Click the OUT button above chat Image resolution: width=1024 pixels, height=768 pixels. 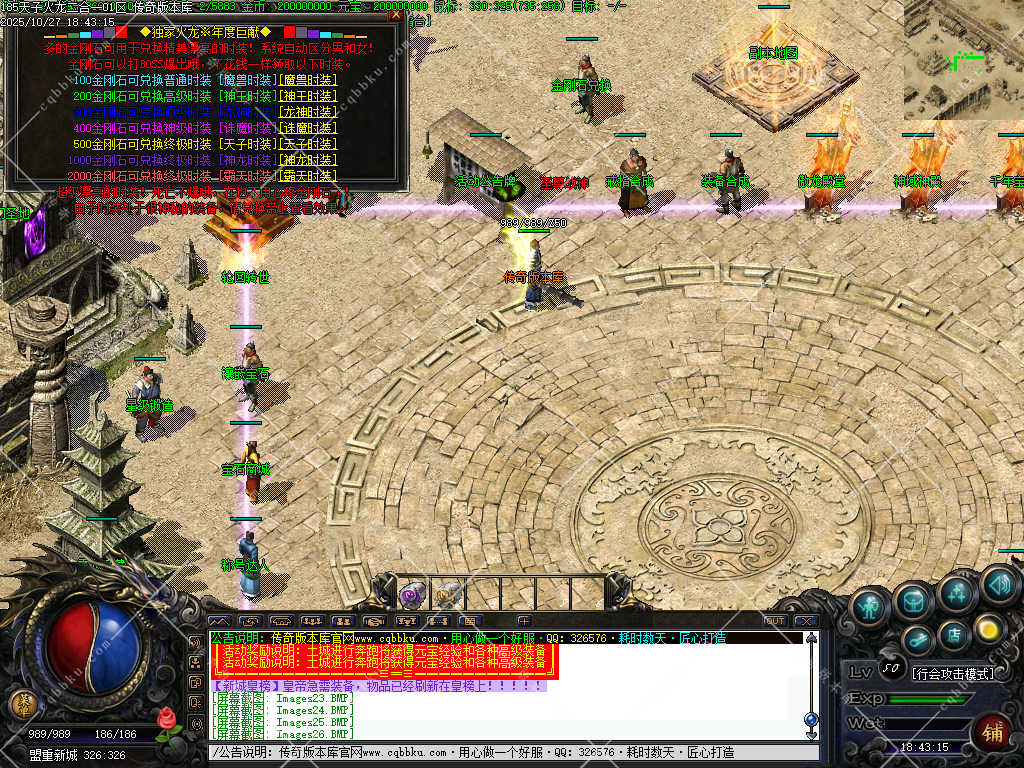(x=774, y=621)
